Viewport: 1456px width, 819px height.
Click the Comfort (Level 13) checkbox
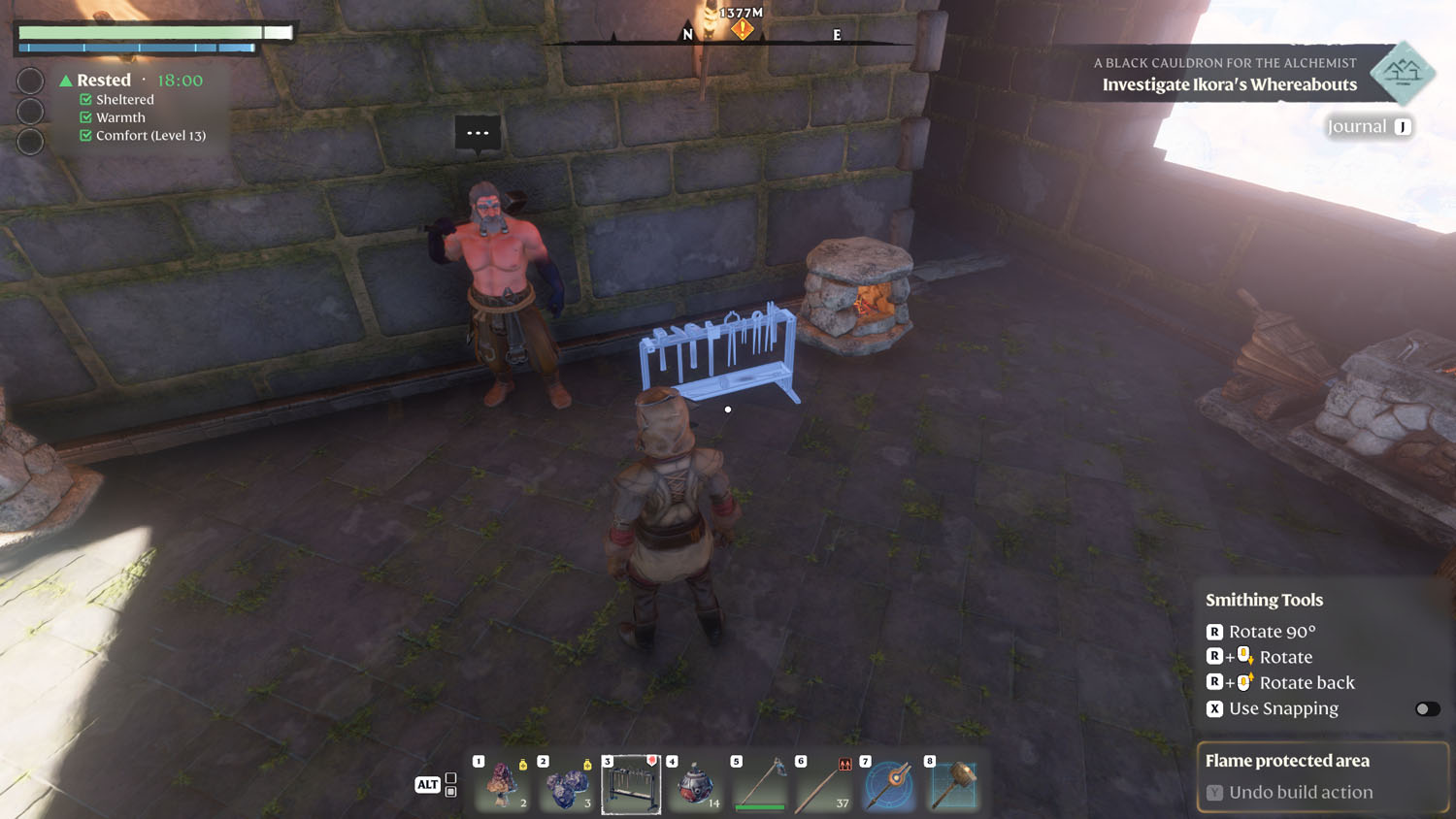[84, 136]
